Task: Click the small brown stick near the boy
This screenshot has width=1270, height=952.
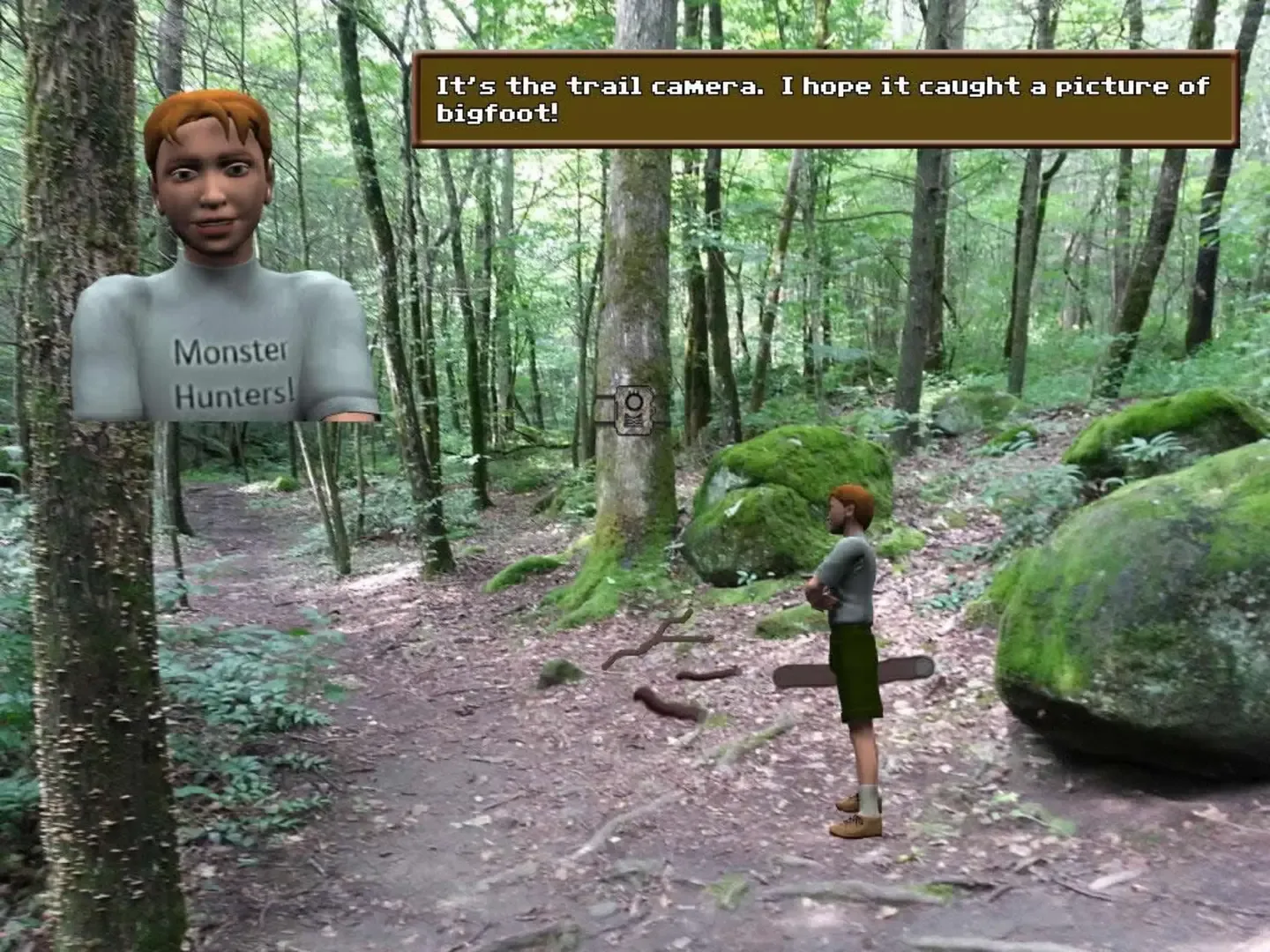Action: click(x=706, y=675)
